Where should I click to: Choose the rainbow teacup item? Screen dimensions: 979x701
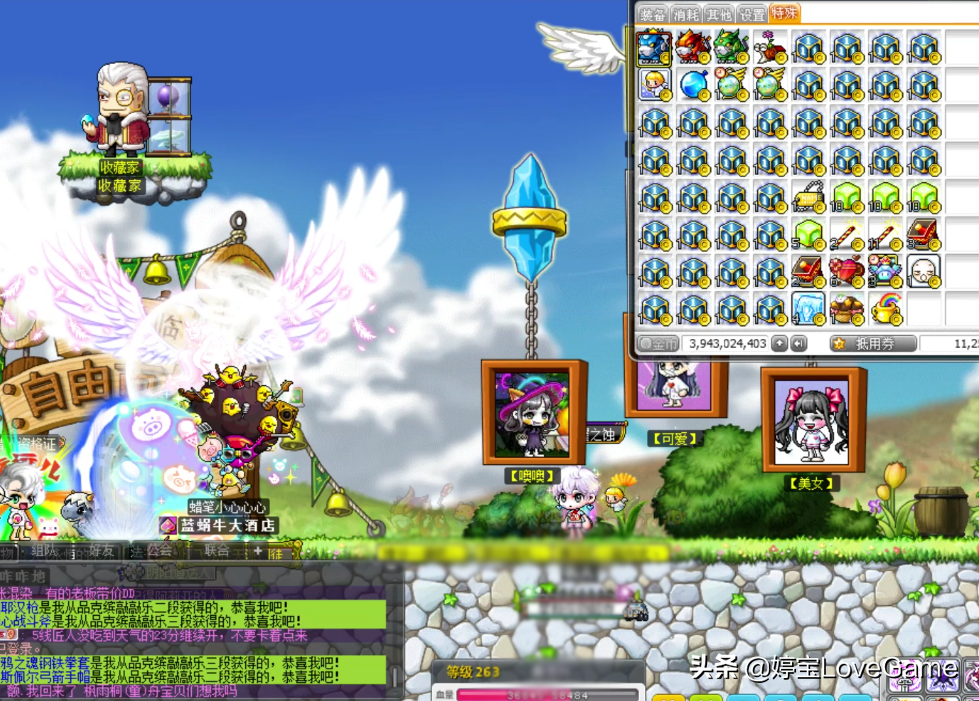(x=884, y=308)
